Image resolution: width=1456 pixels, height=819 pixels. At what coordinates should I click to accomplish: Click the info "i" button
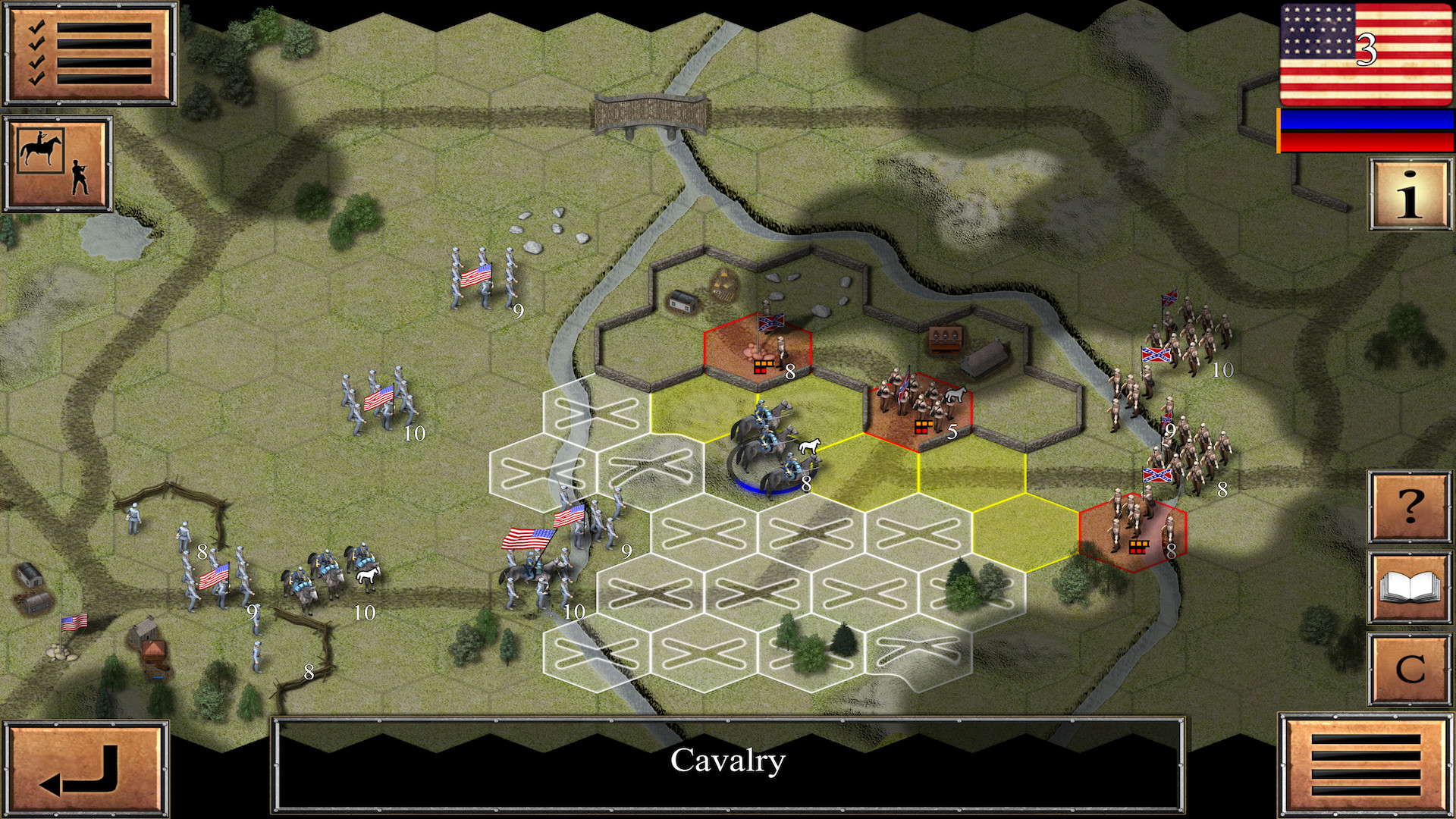click(1409, 194)
